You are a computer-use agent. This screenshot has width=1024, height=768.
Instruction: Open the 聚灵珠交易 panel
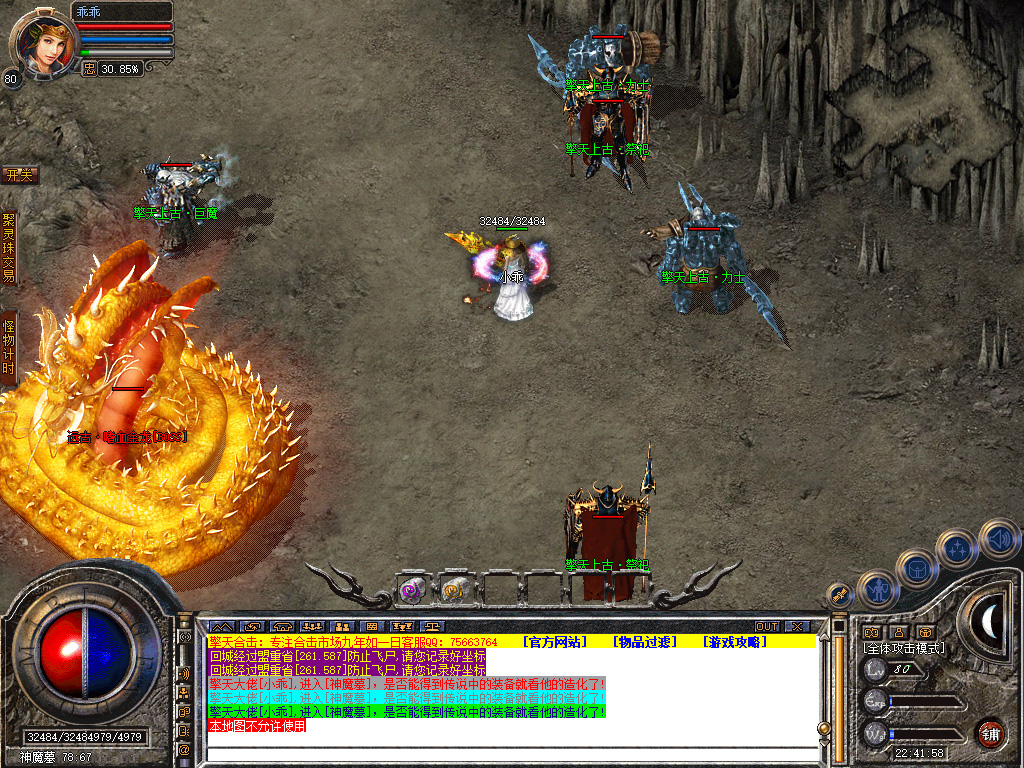(x=9, y=247)
